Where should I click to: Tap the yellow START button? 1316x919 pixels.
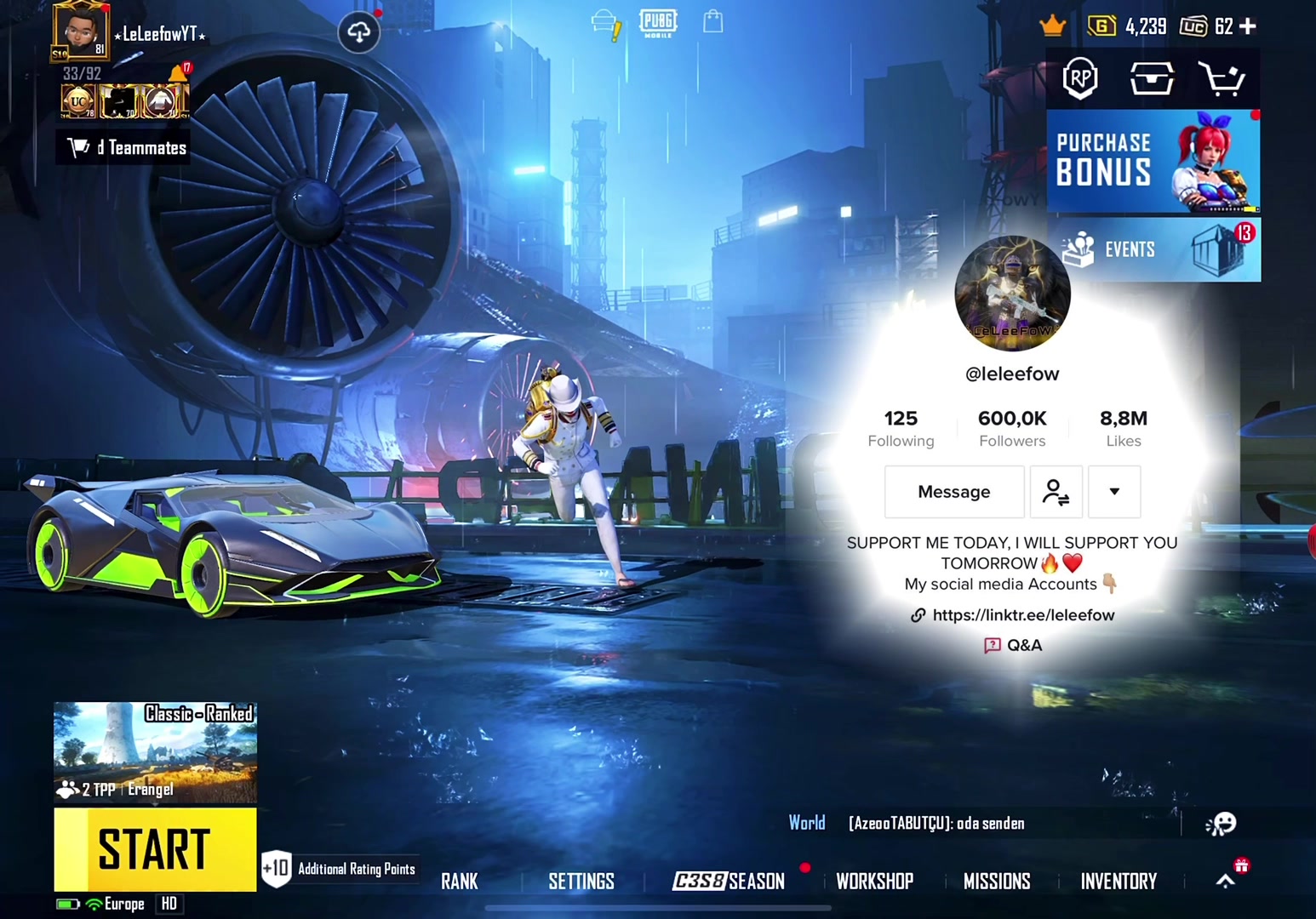pyautogui.click(x=155, y=848)
